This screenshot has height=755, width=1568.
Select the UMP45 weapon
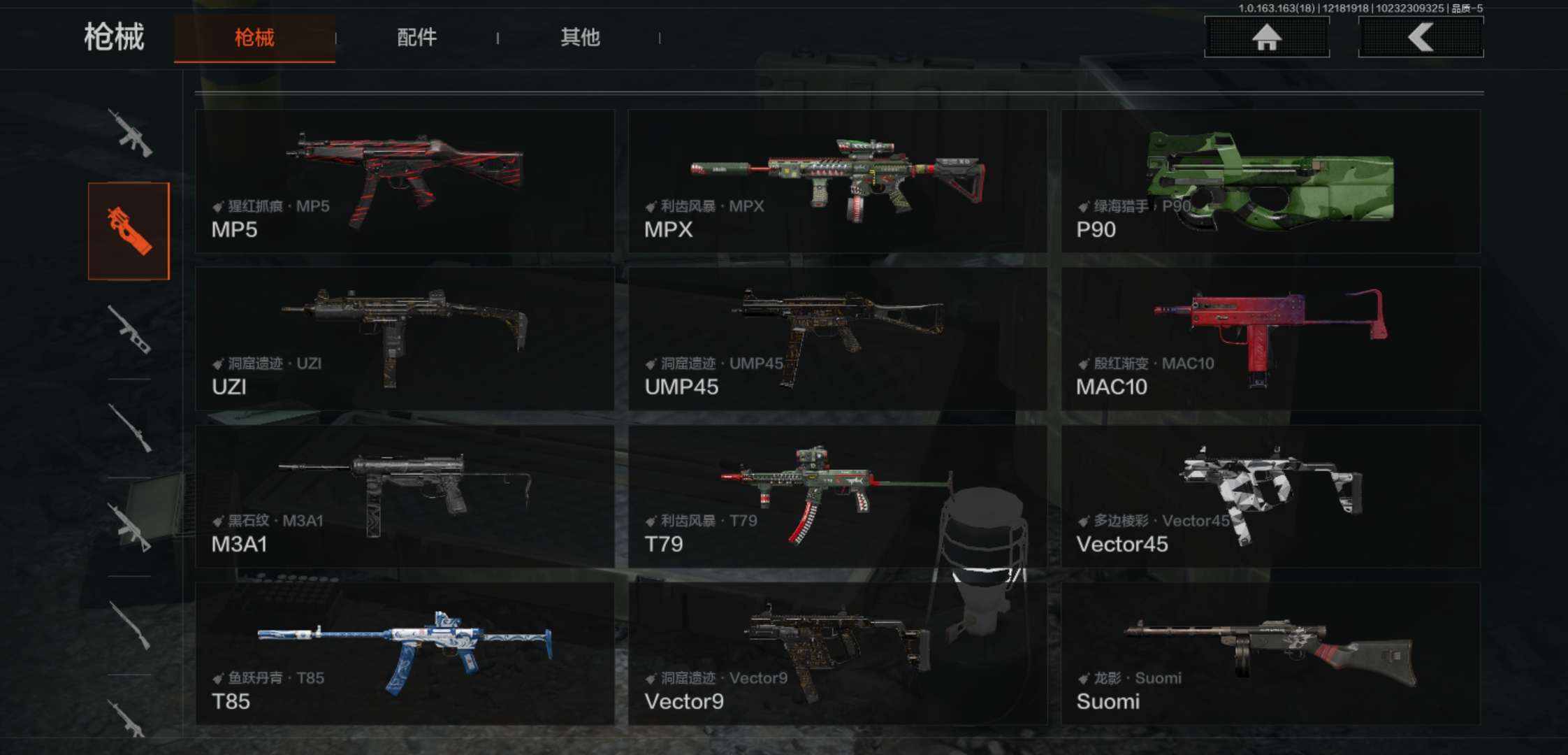tap(837, 338)
